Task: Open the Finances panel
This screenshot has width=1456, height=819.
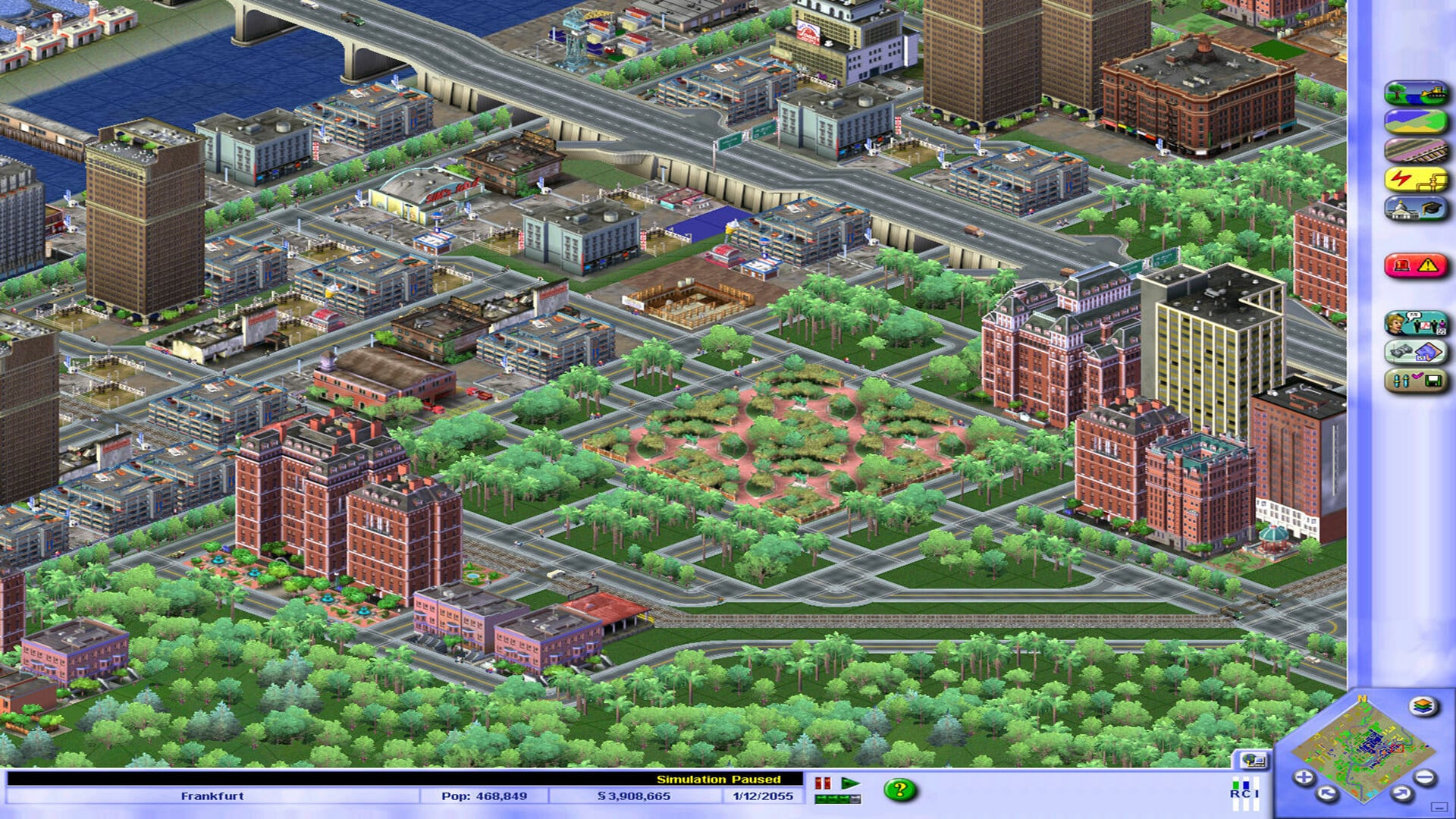Action: click(x=1418, y=350)
